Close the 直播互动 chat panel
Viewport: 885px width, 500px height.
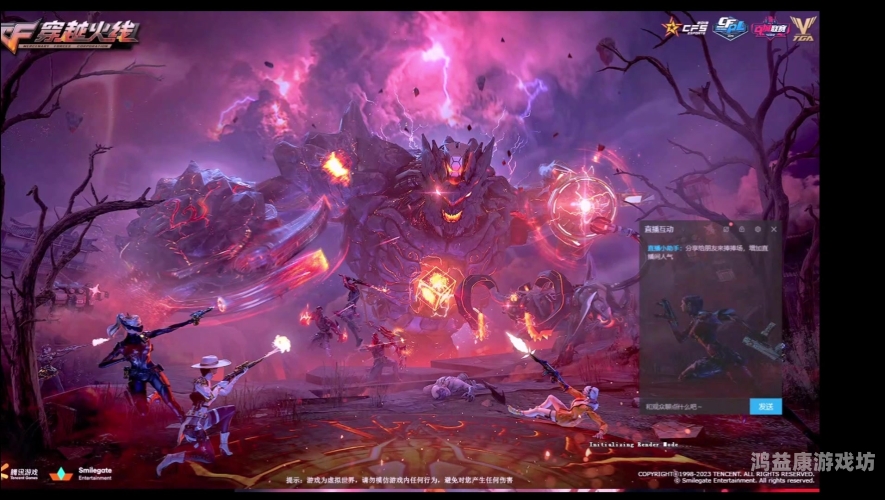tap(774, 229)
